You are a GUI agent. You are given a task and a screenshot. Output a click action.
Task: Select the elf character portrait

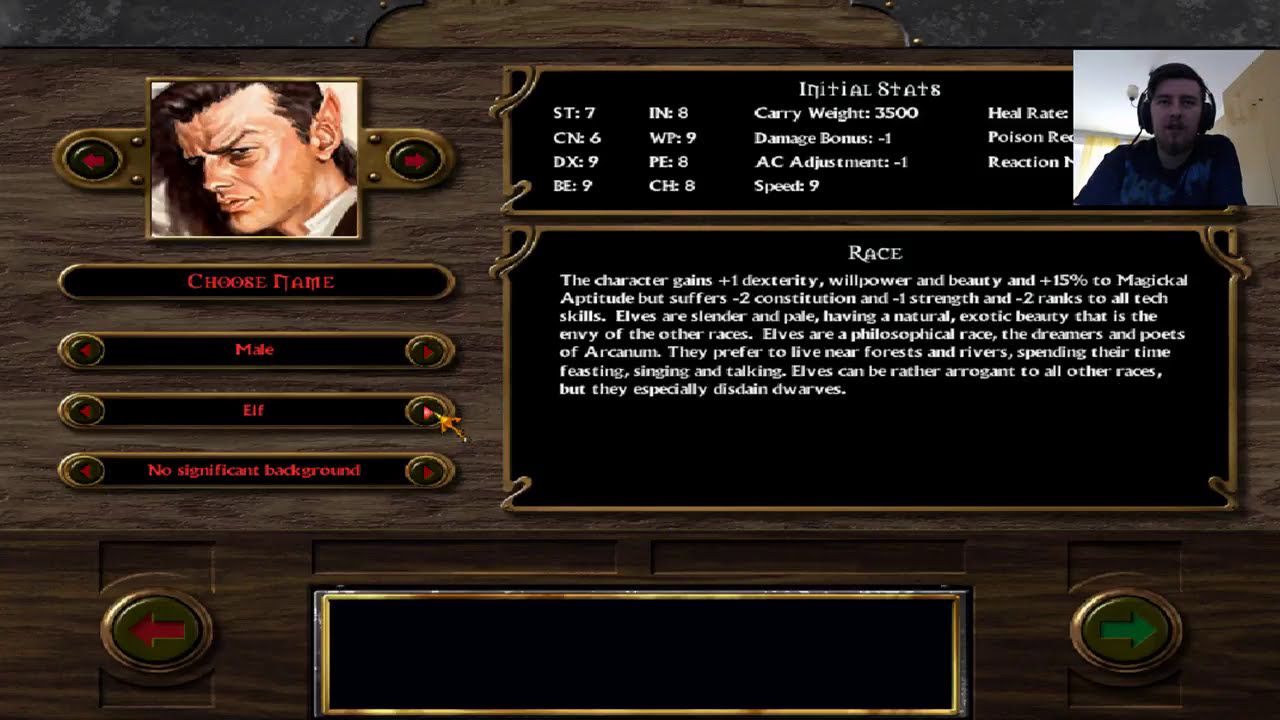tap(255, 159)
